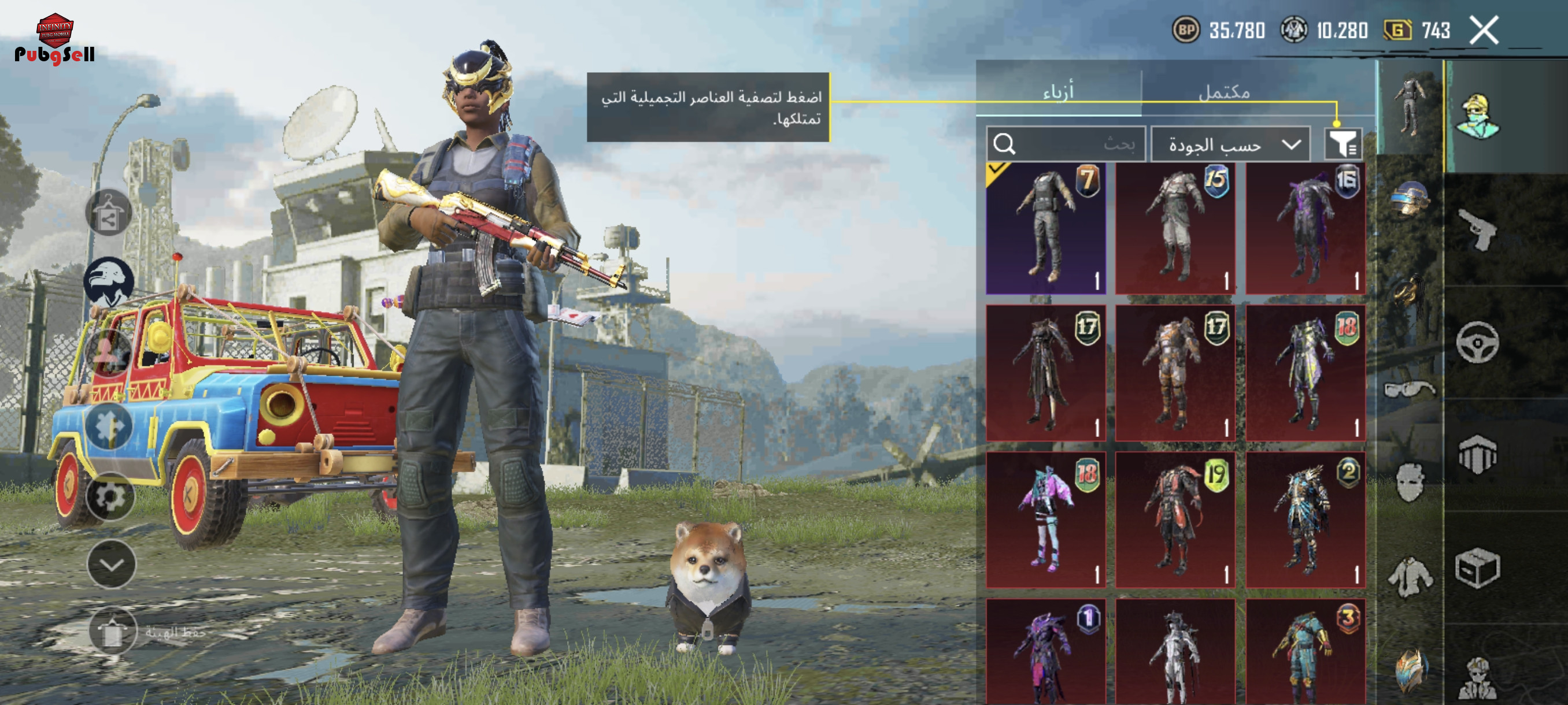Select the equipped outfit with badge 7
The height and width of the screenshot is (705, 1568).
coord(1046,229)
